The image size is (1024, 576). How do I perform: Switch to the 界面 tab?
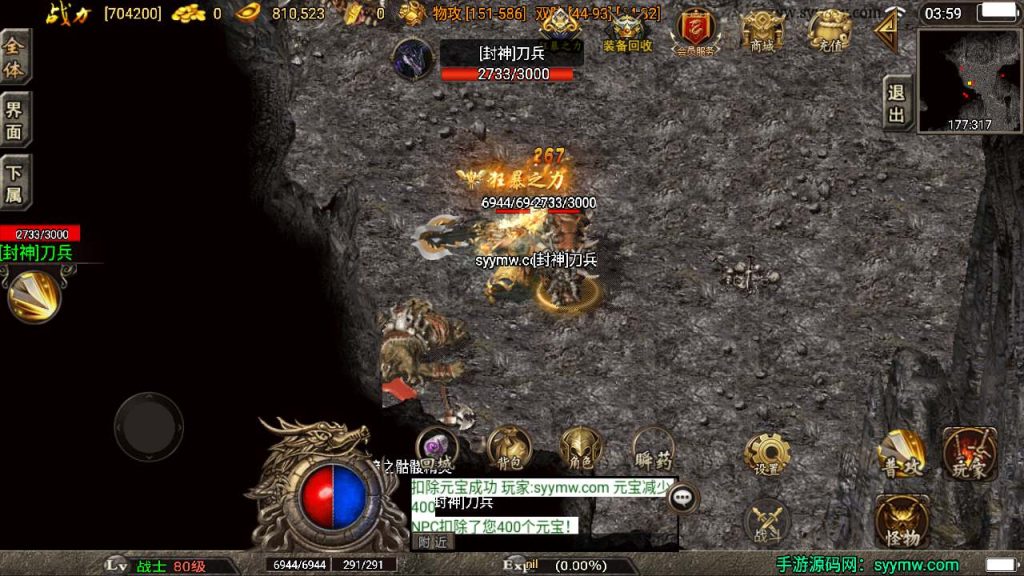15,120
